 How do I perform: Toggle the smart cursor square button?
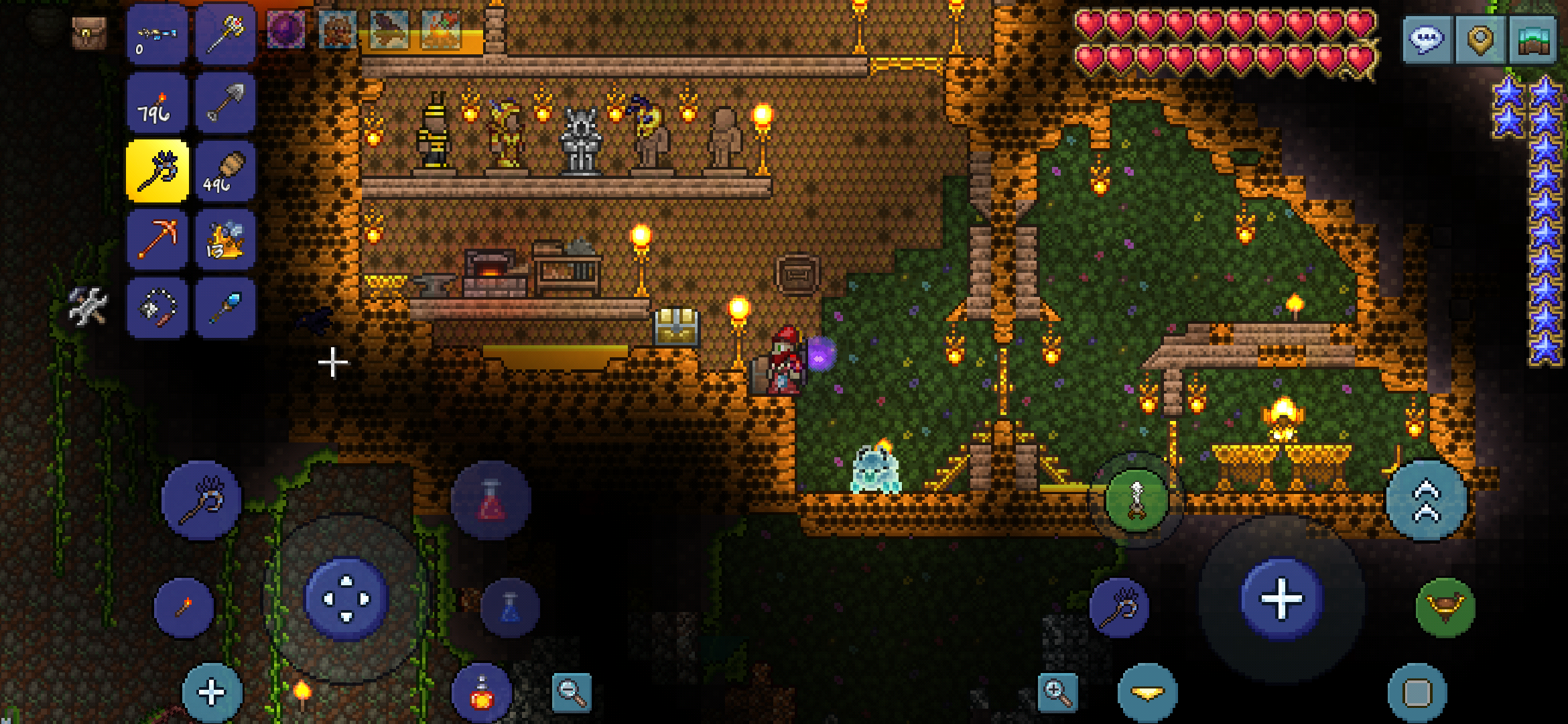(1417, 693)
